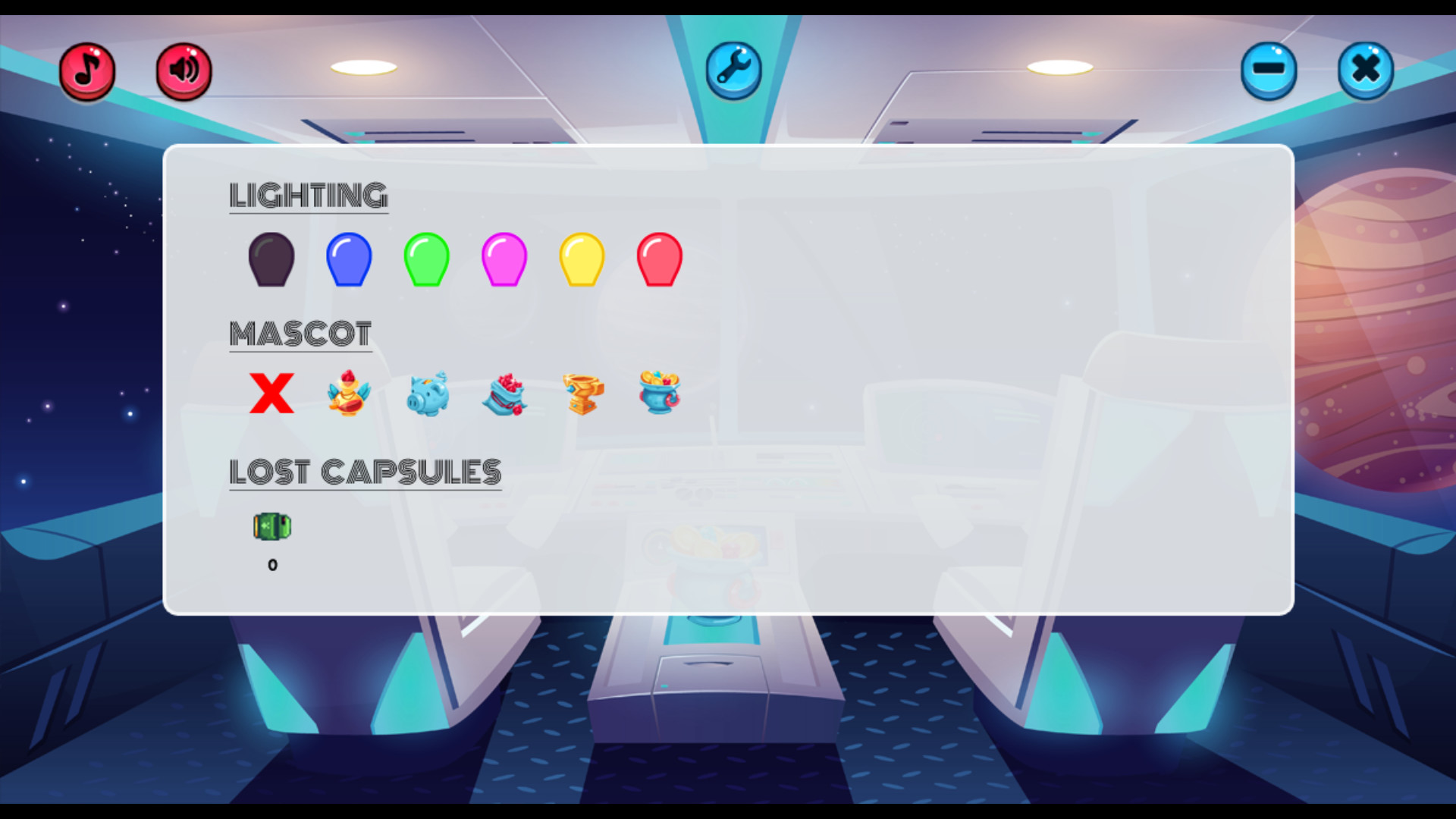
Task: Choose the goblet of coins mascot
Action: tap(660, 393)
